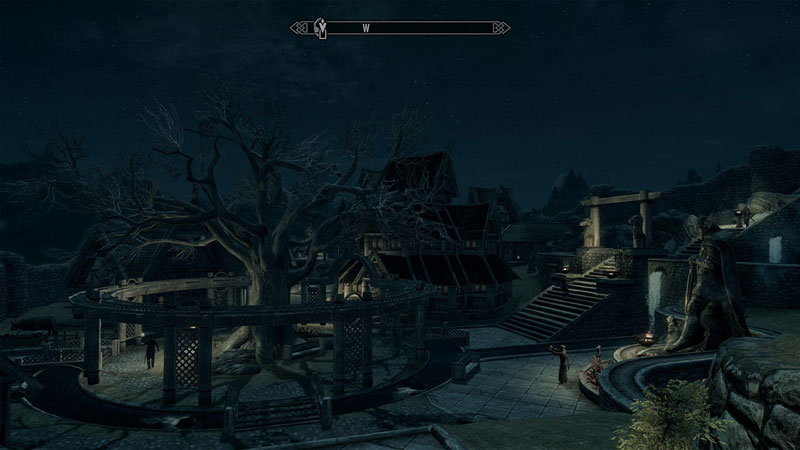Click the location marker icon on the compass

(x=323, y=28)
